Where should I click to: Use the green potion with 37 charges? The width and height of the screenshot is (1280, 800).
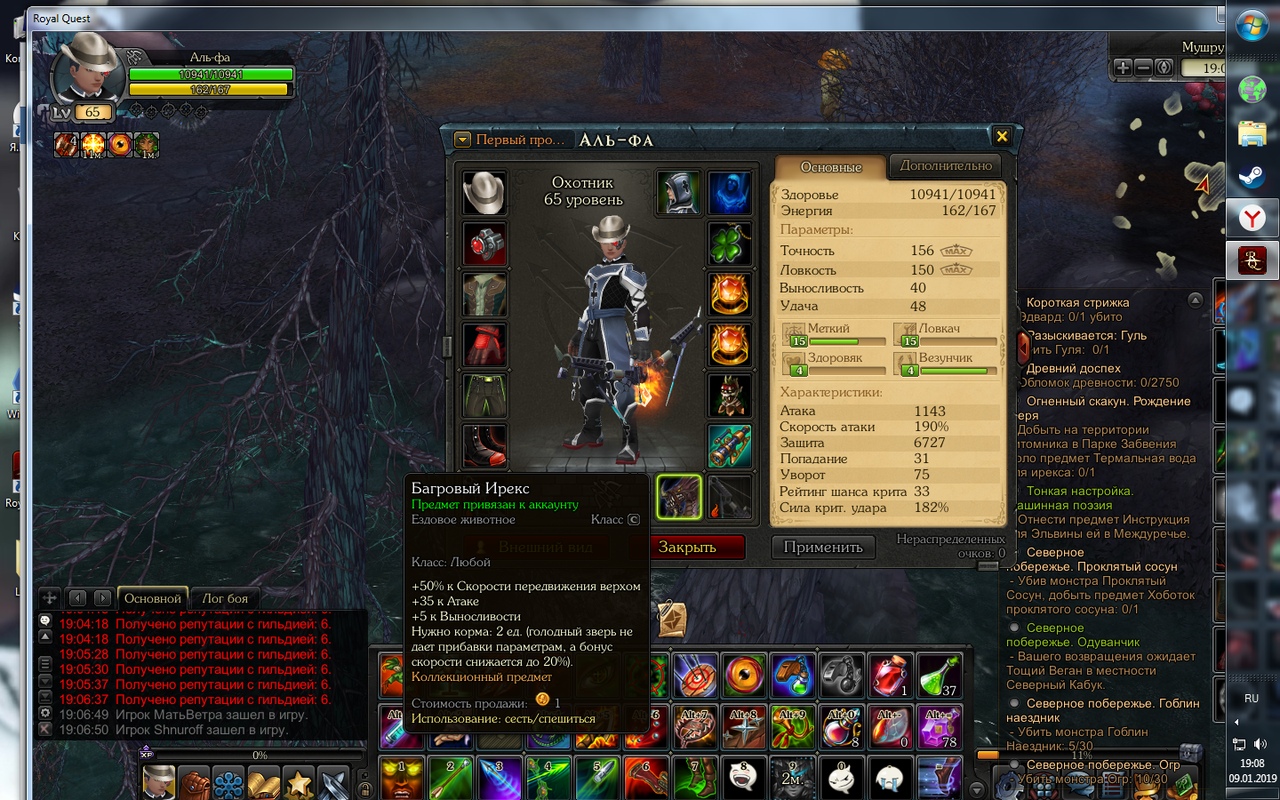939,675
